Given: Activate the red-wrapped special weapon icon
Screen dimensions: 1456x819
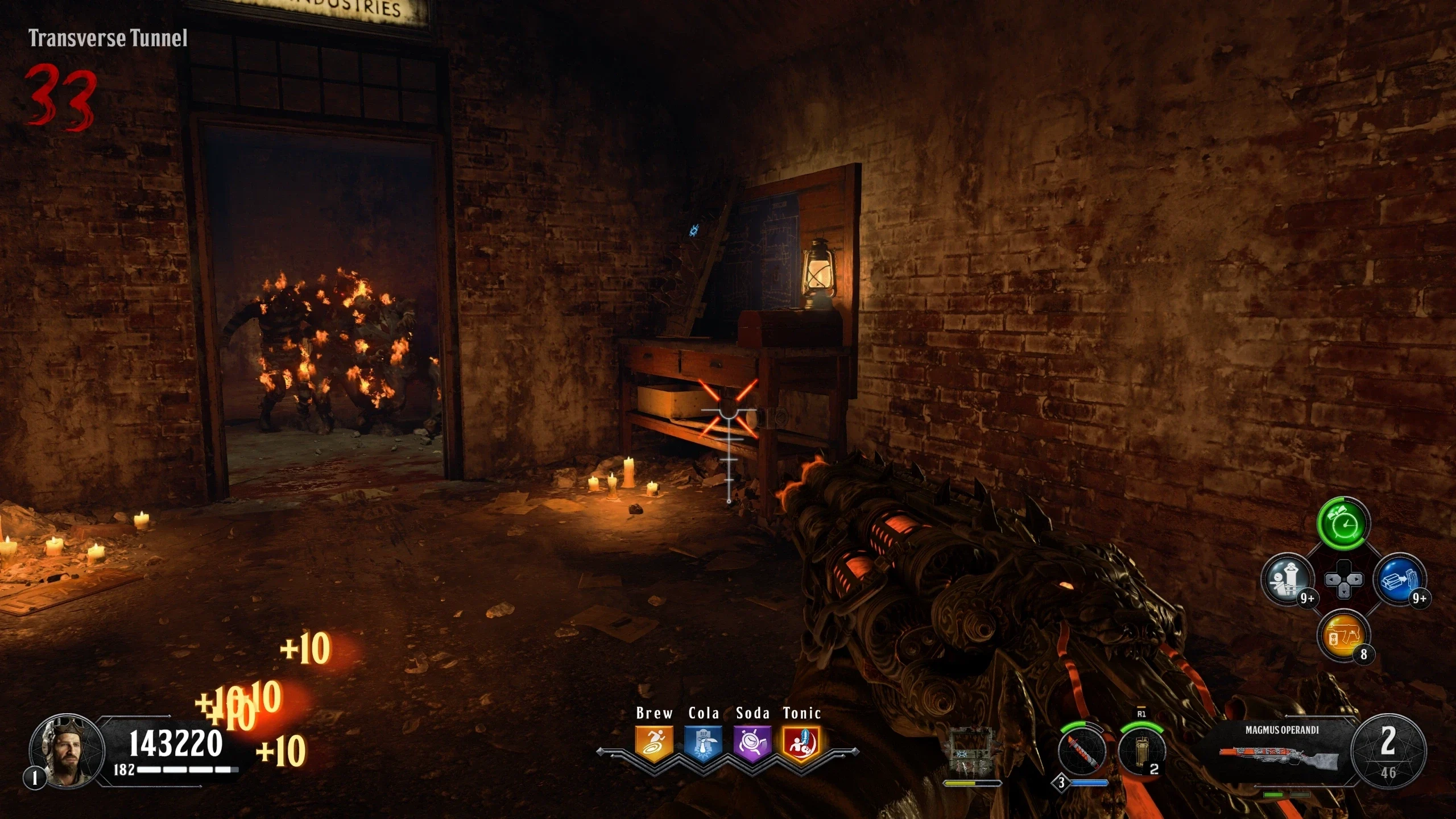Looking at the screenshot, I should (1081, 752).
